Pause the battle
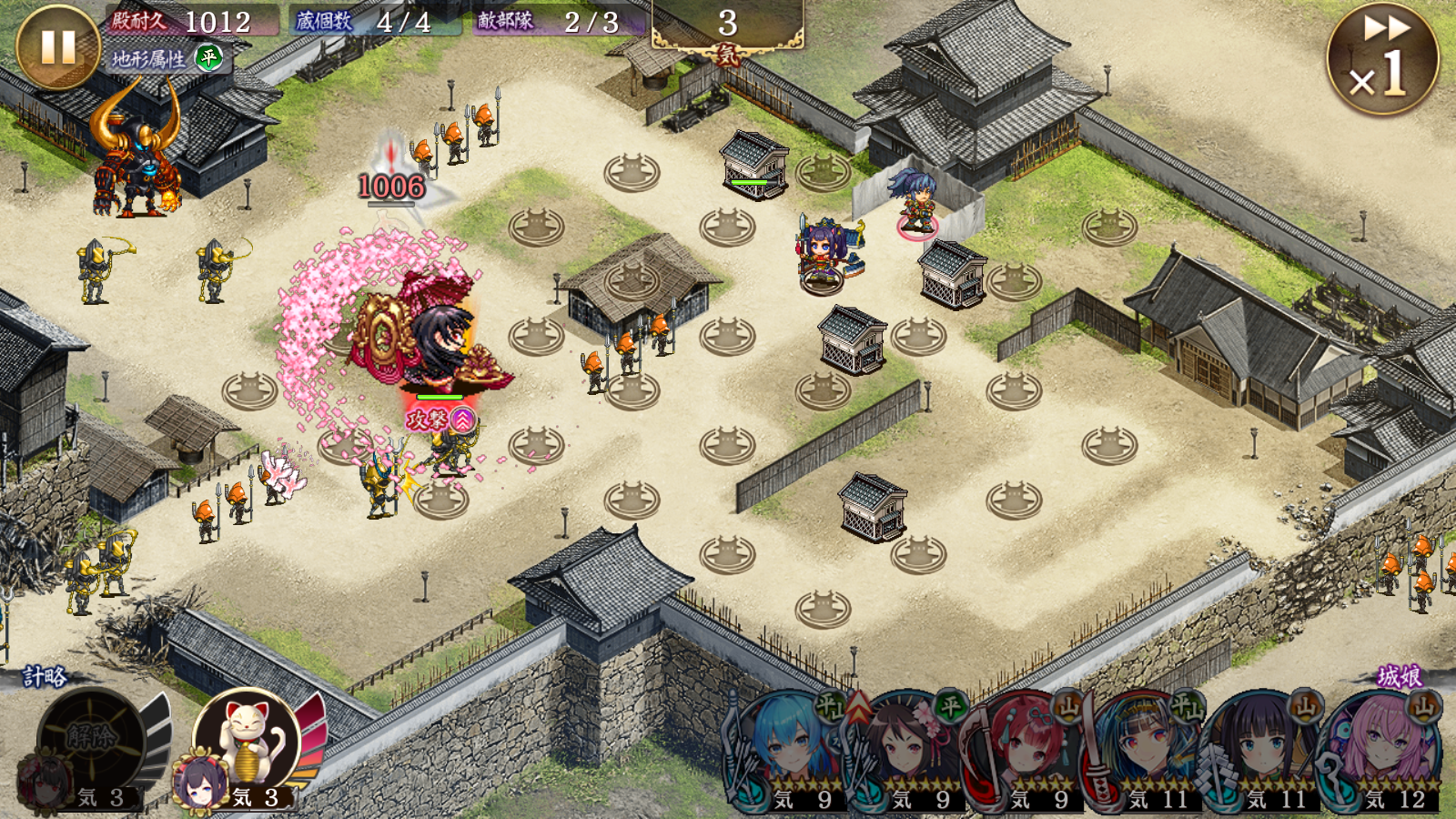Screen dimensions: 1456x819 (56, 45)
